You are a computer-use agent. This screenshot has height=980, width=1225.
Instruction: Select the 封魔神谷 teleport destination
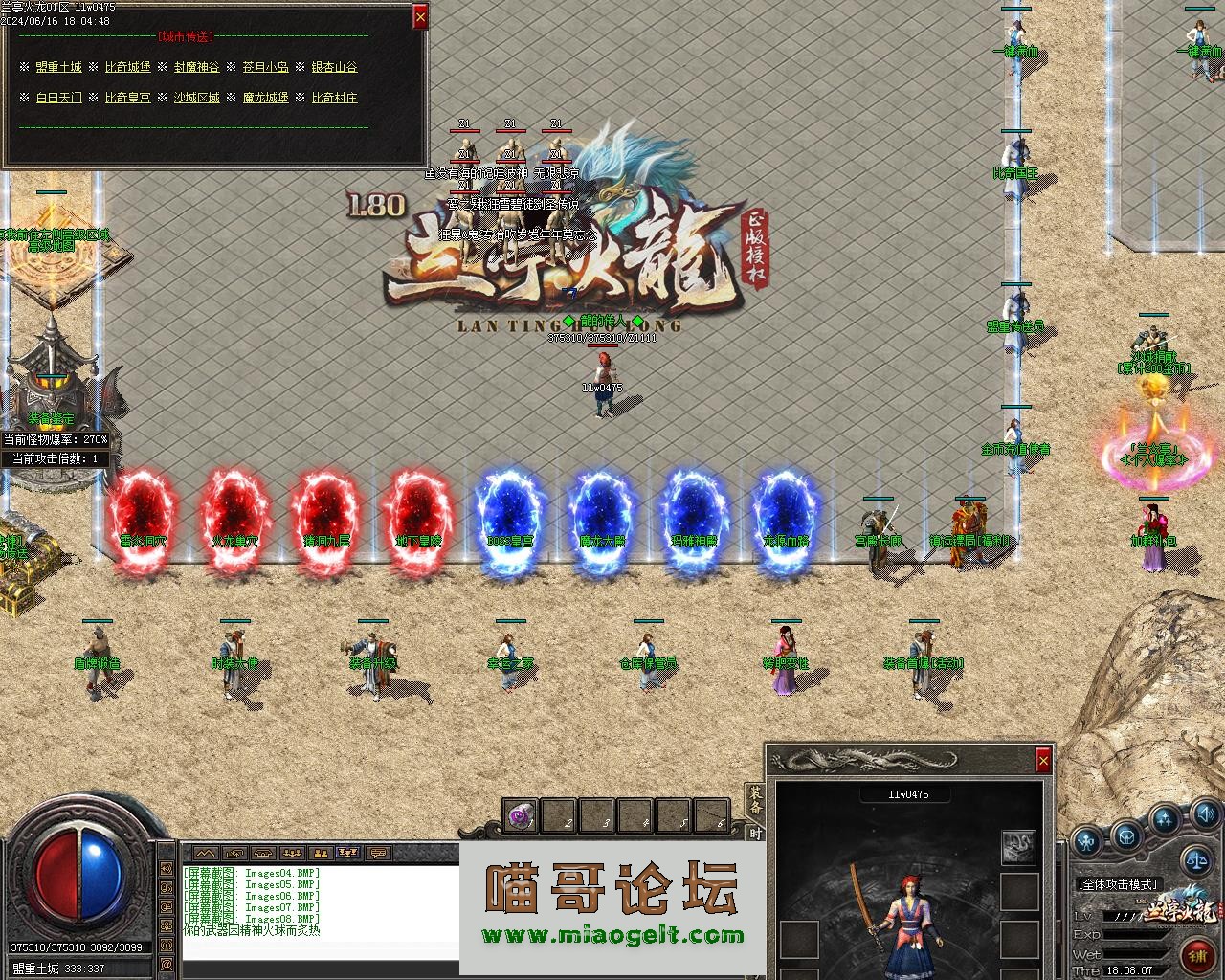click(196, 67)
